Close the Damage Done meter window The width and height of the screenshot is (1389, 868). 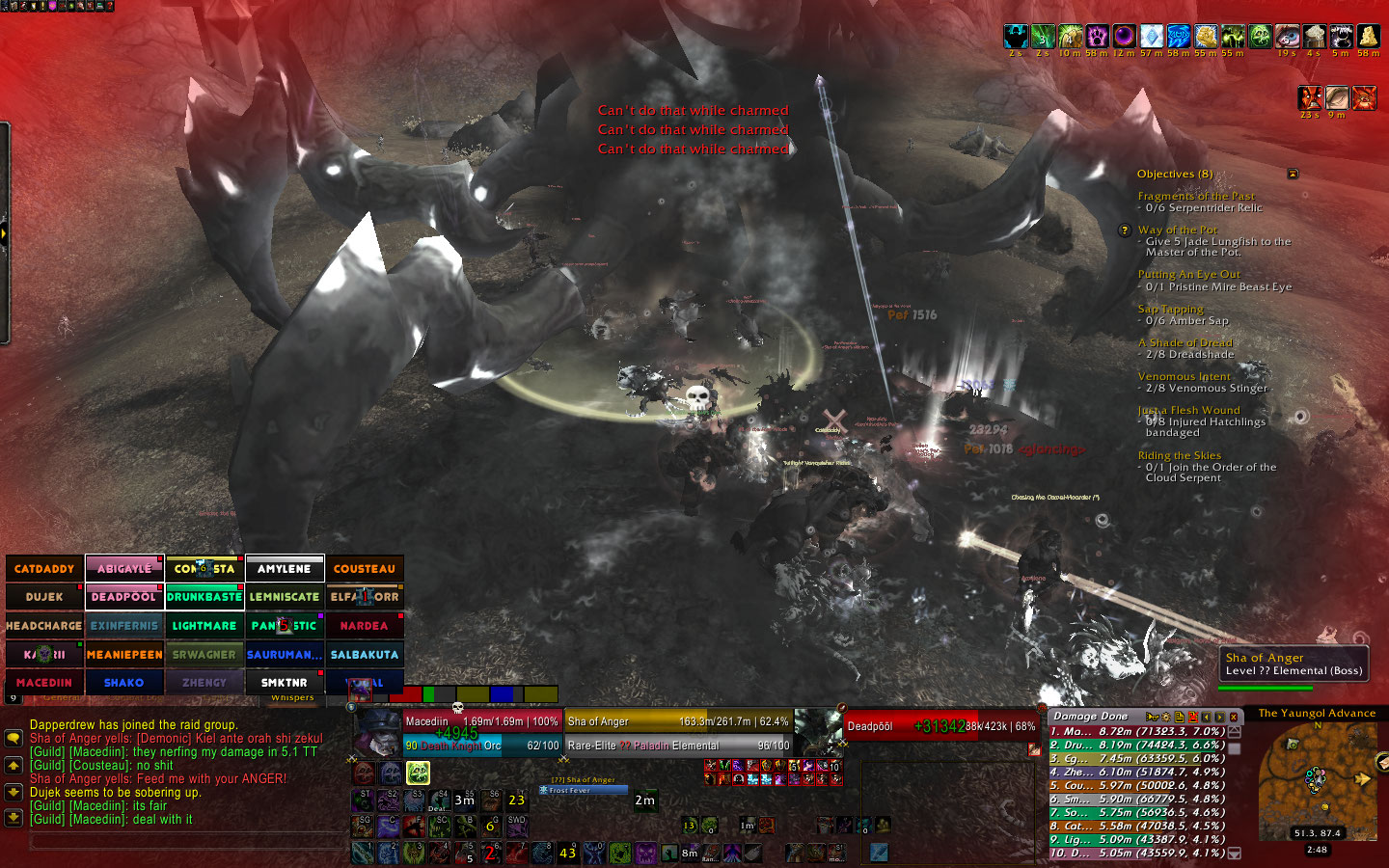point(1233,717)
